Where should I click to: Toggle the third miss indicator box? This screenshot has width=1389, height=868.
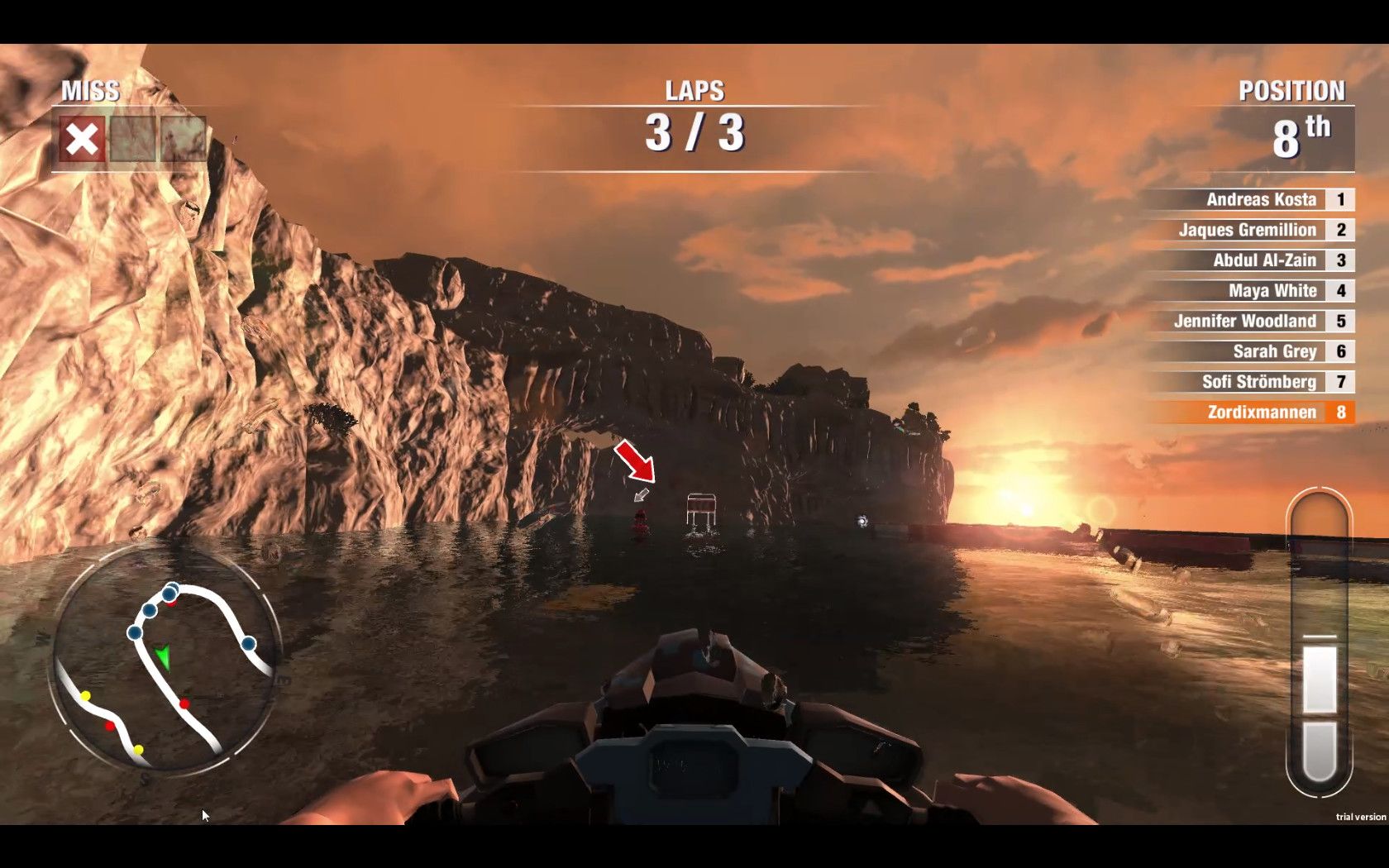[184, 137]
